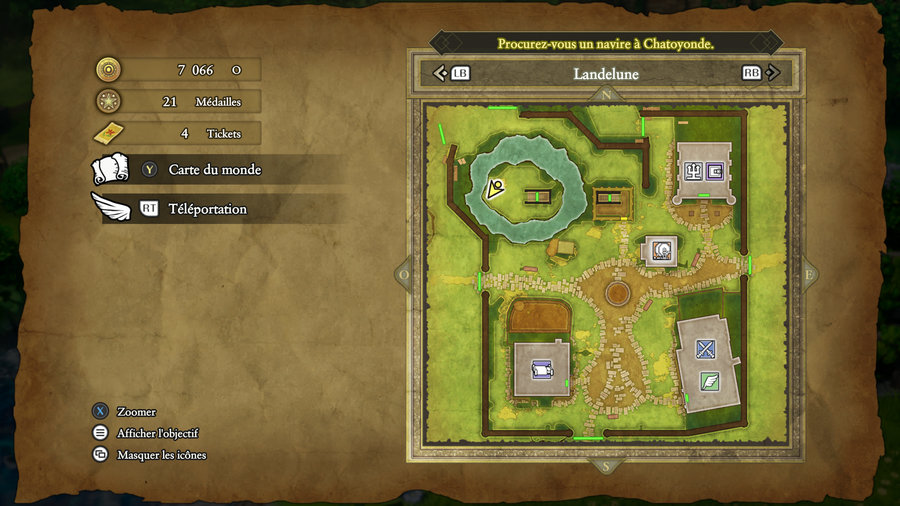900x506 pixels.
Task: Show the objective via Afficher l'objectif
Action: pyautogui.click(x=157, y=433)
